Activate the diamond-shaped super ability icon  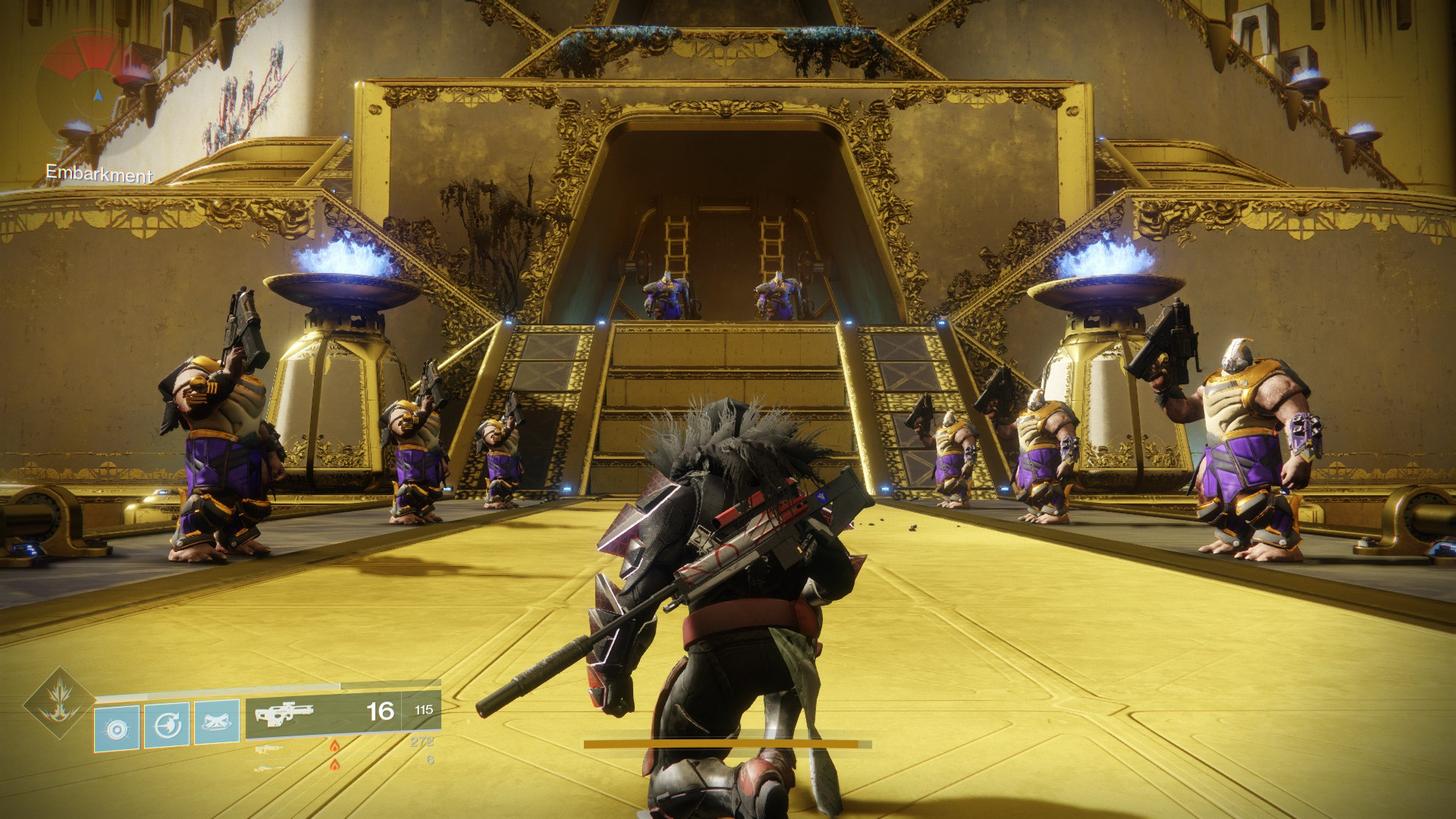click(x=59, y=702)
